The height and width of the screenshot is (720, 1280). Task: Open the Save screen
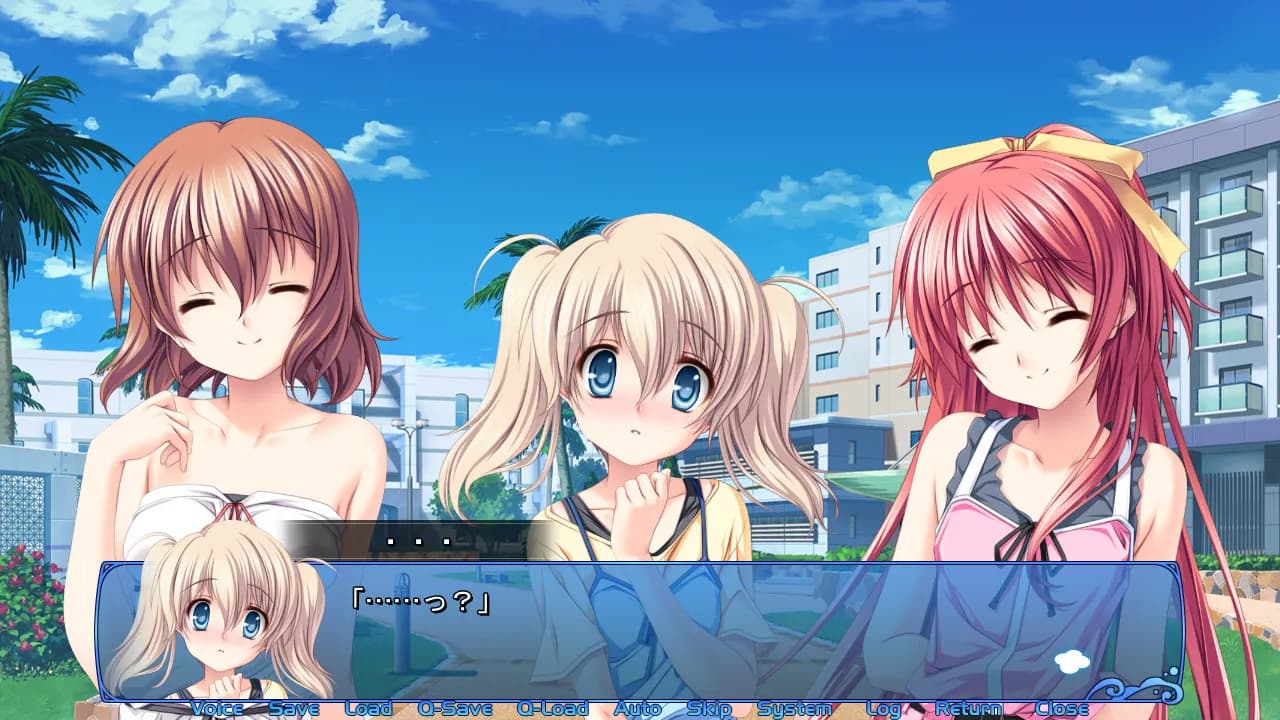294,708
